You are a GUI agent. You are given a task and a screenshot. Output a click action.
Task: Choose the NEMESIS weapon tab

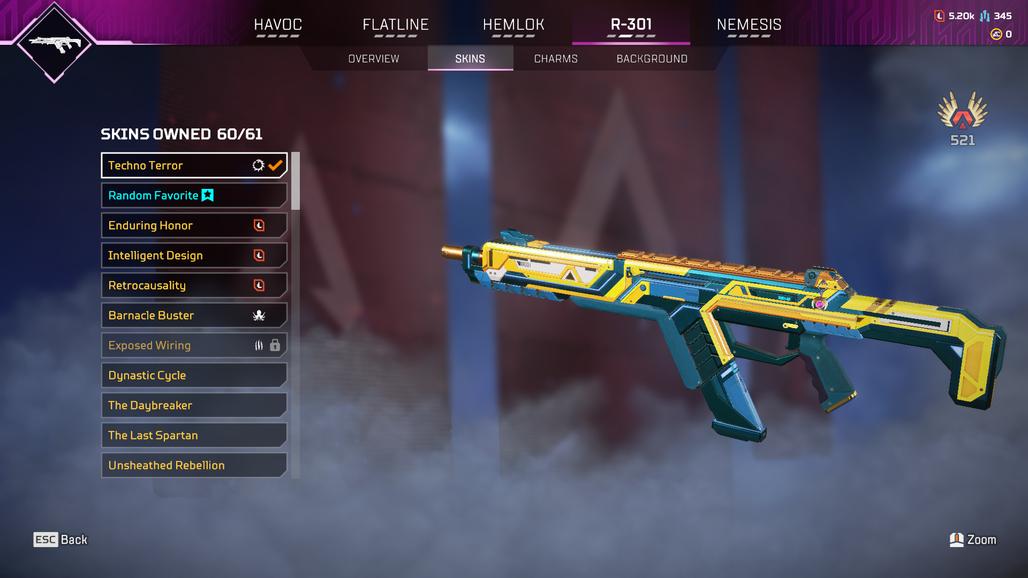tap(749, 25)
